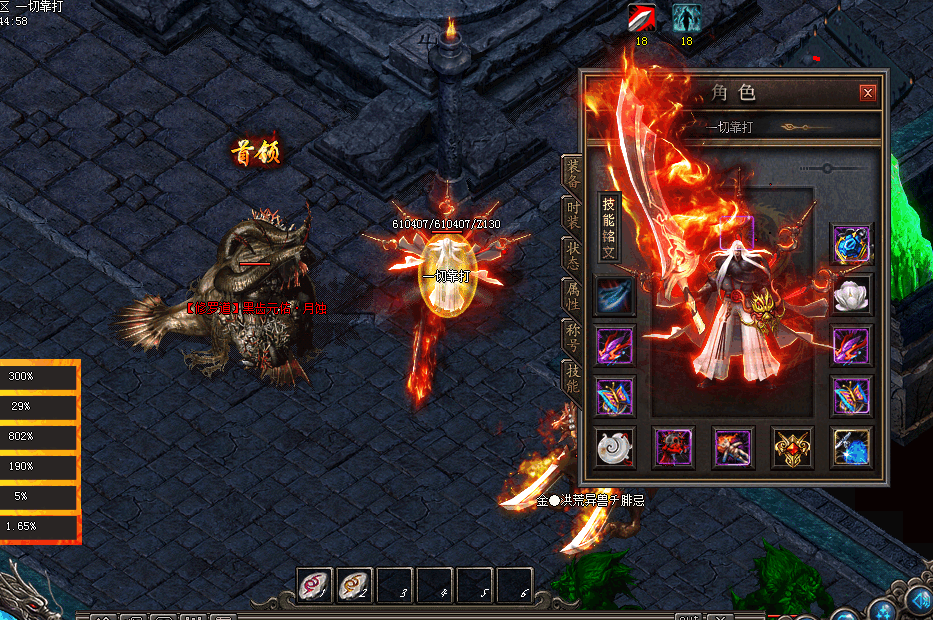Screen dimensions: 933x620
Task: Select the blue crystal staff equipment slot
Action: point(852,447)
